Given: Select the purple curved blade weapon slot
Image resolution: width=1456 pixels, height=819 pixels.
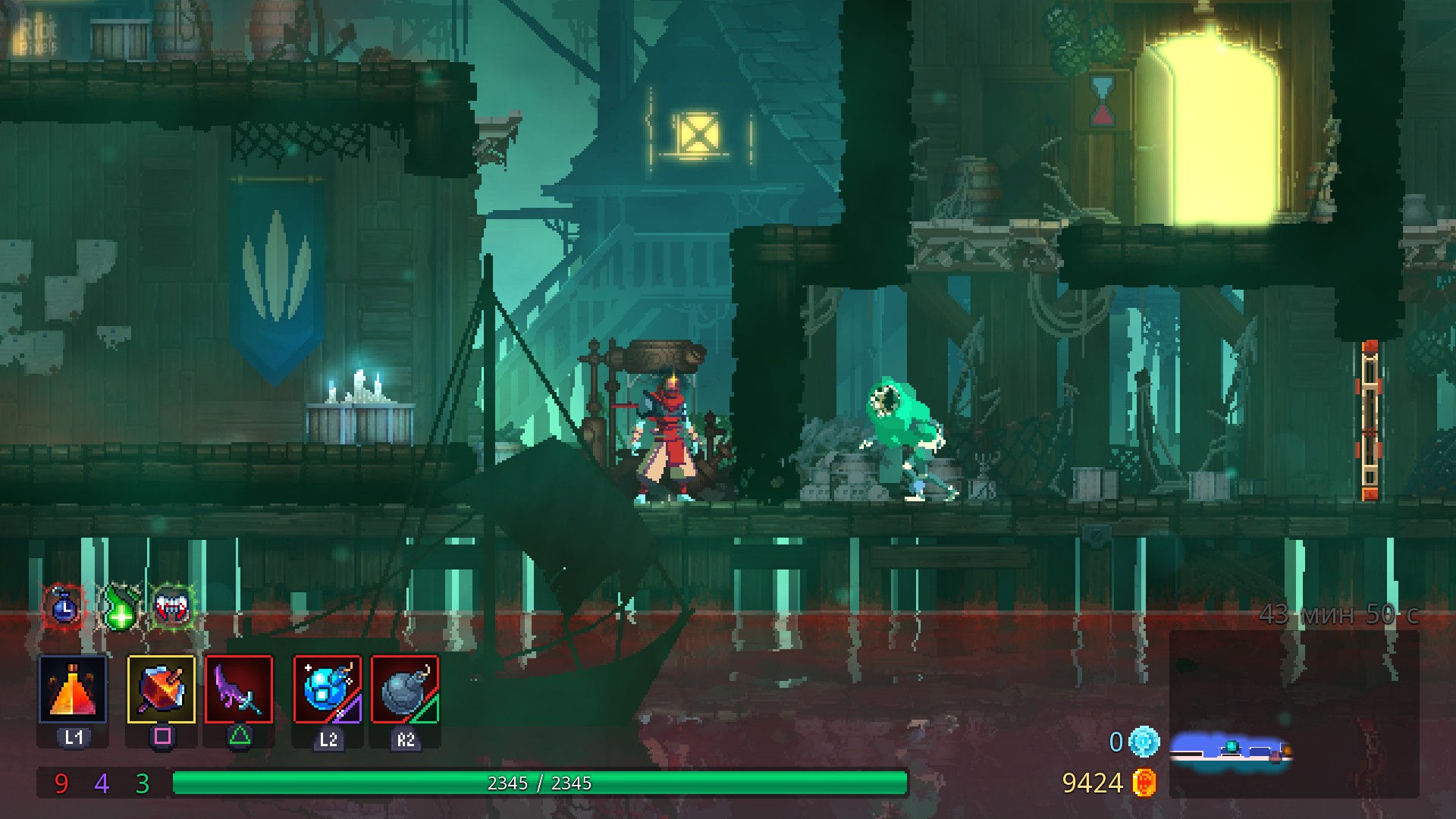Looking at the screenshot, I should click(x=239, y=689).
